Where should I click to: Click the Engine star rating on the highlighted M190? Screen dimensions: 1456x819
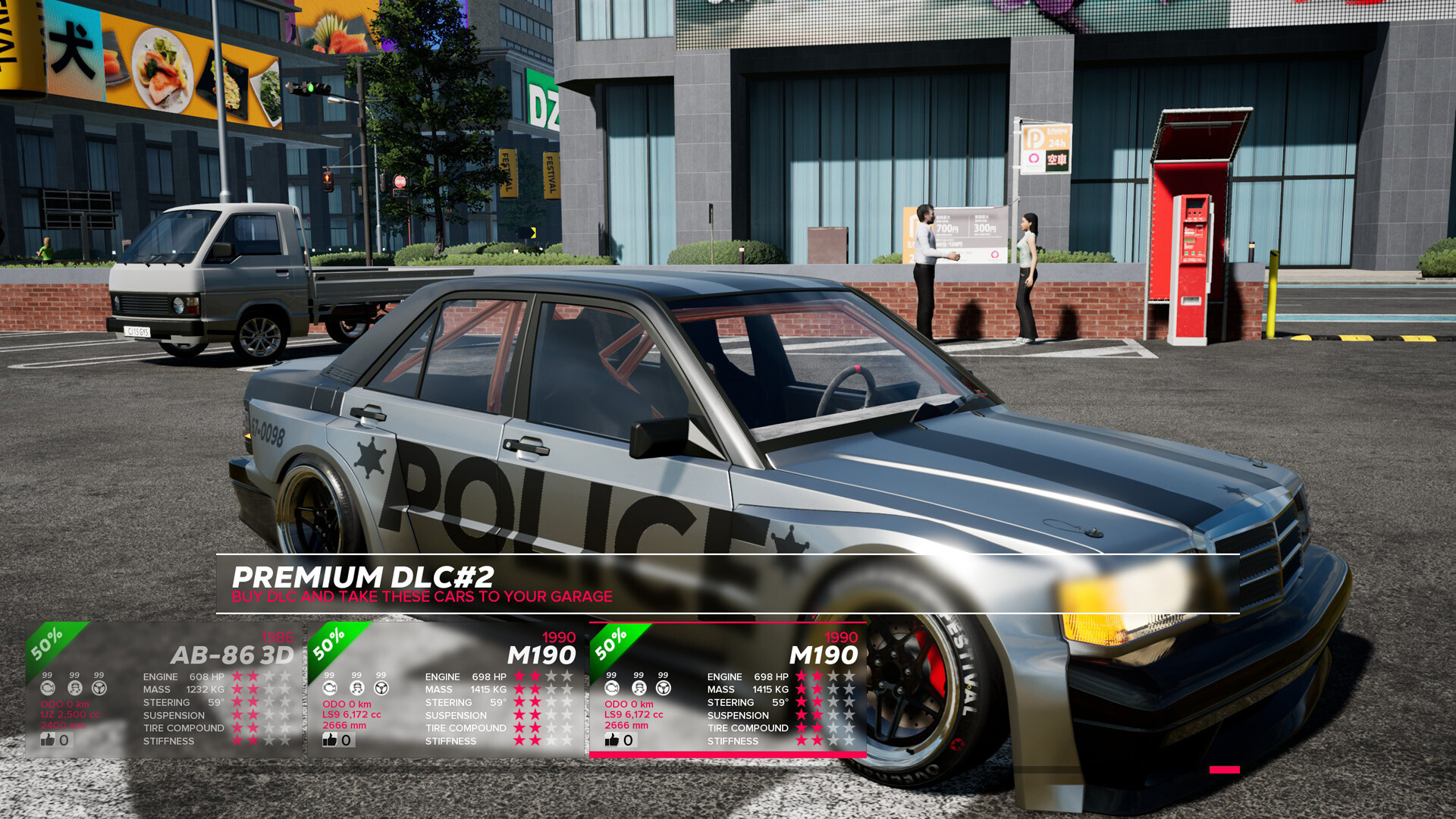(827, 676)
